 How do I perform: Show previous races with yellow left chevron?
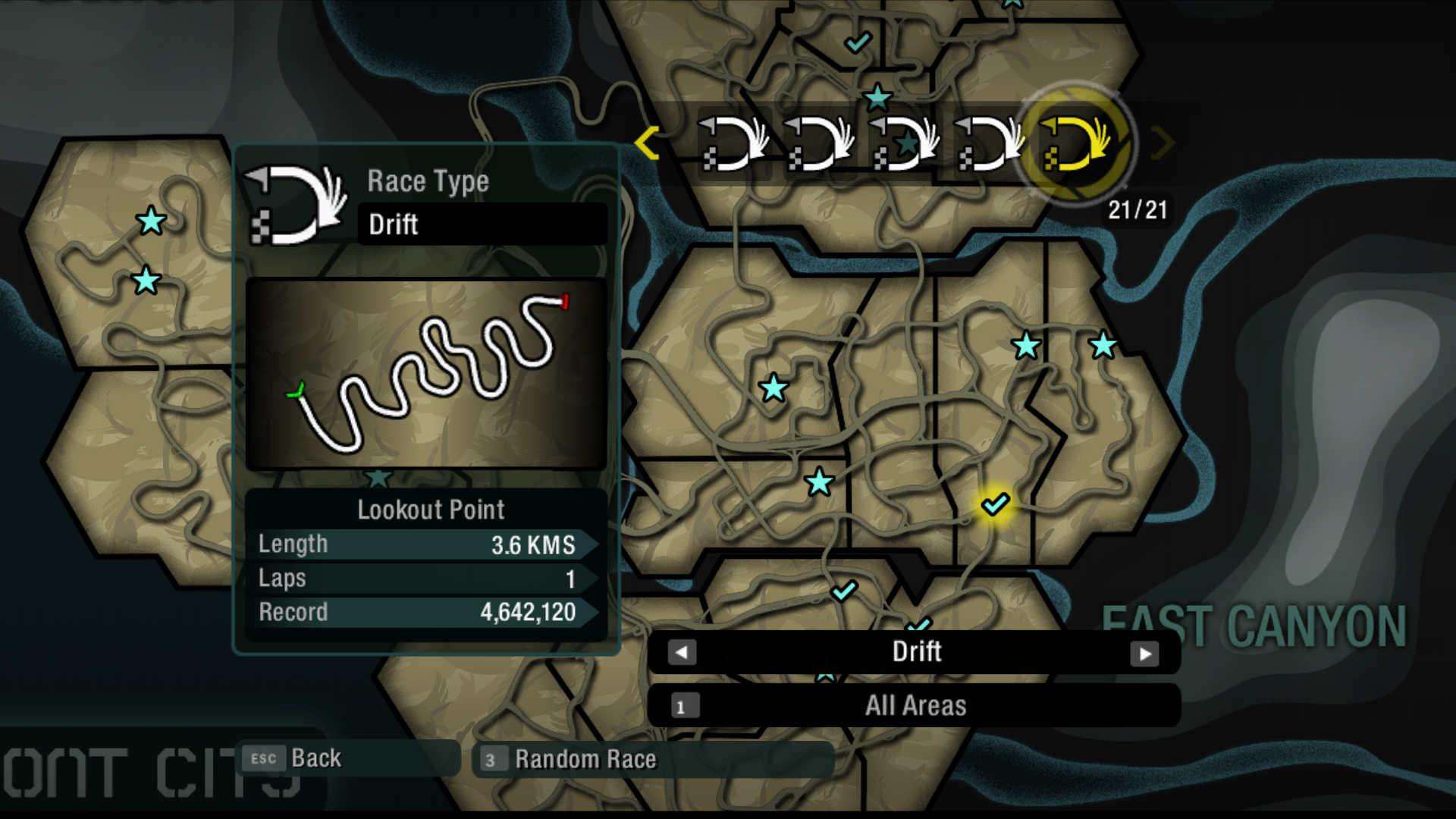[x=648, y=143]
